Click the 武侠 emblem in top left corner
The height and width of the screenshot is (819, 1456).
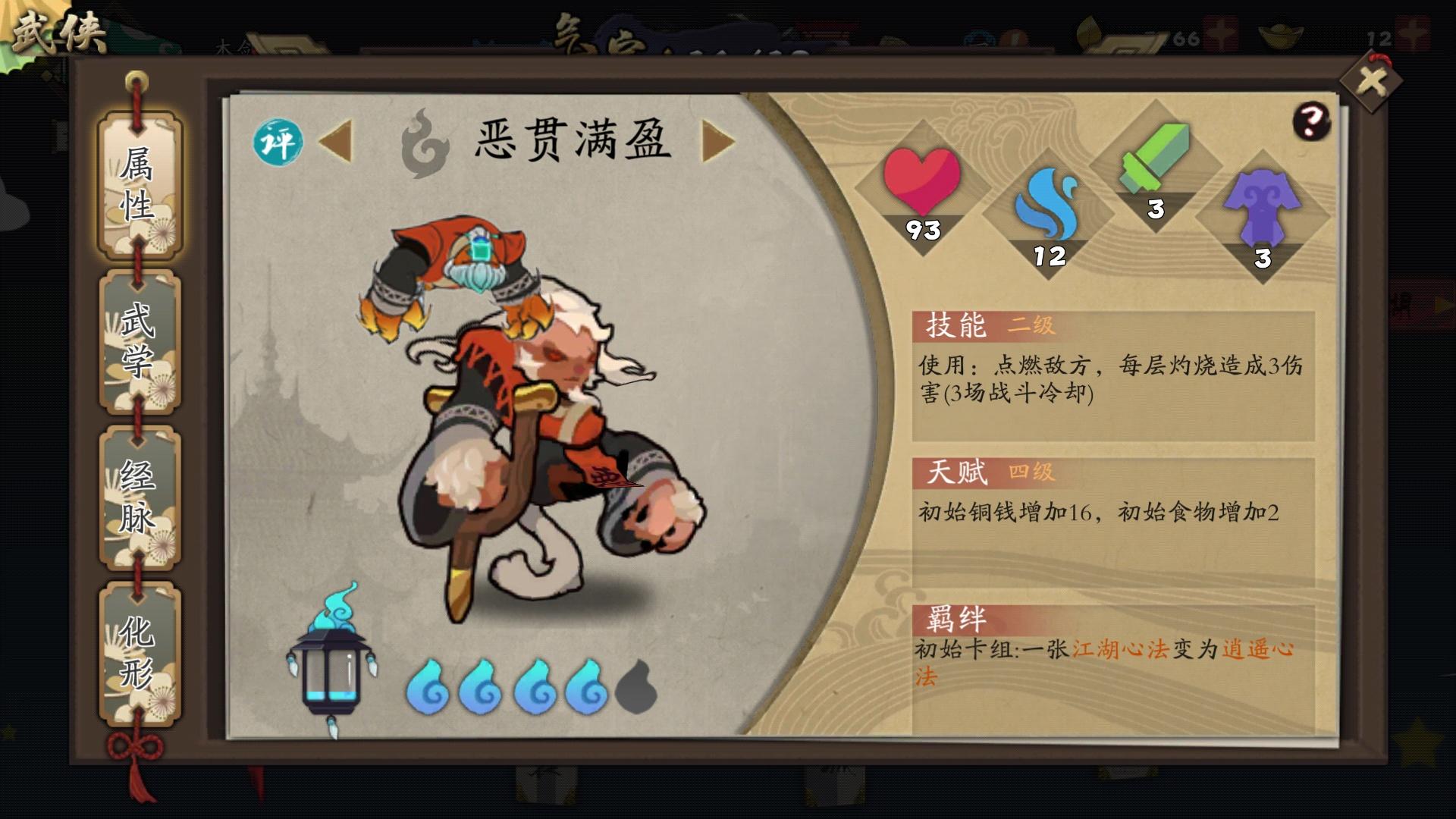tap(57, 29)
